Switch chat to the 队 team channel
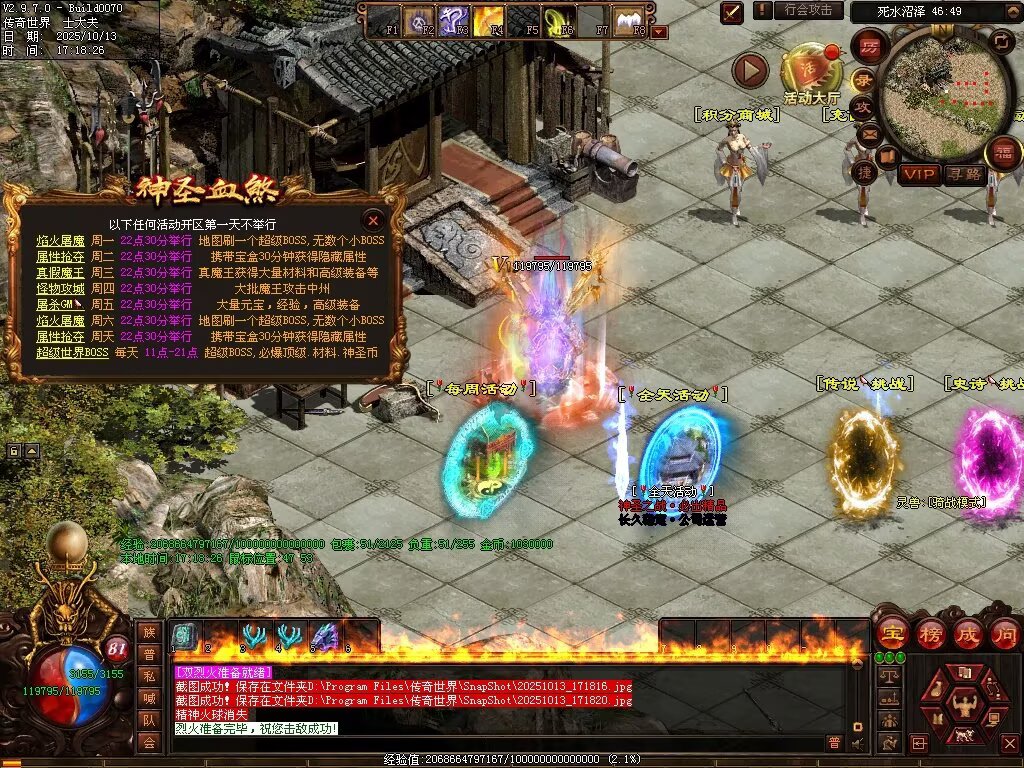Viewport: 1024px width, 768px height. [149, 720]
